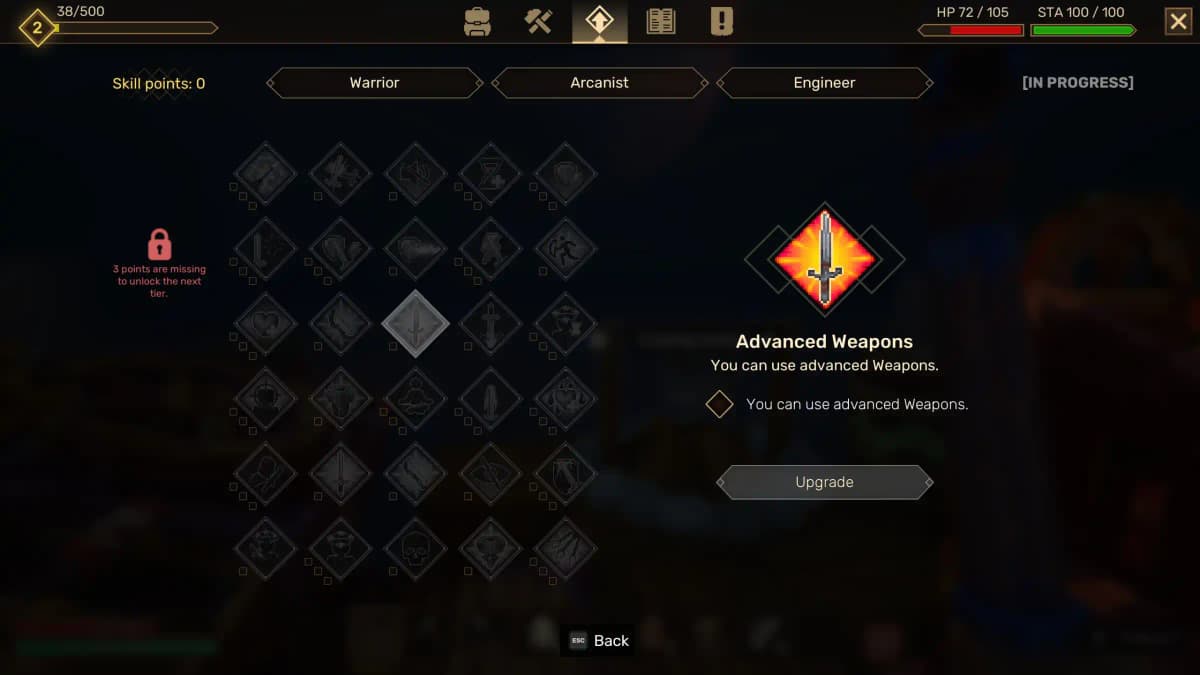The width and height of the screenshot is (1200, 675).
Task: Switch to the Warrior skill tree
Action: [375, 83]
